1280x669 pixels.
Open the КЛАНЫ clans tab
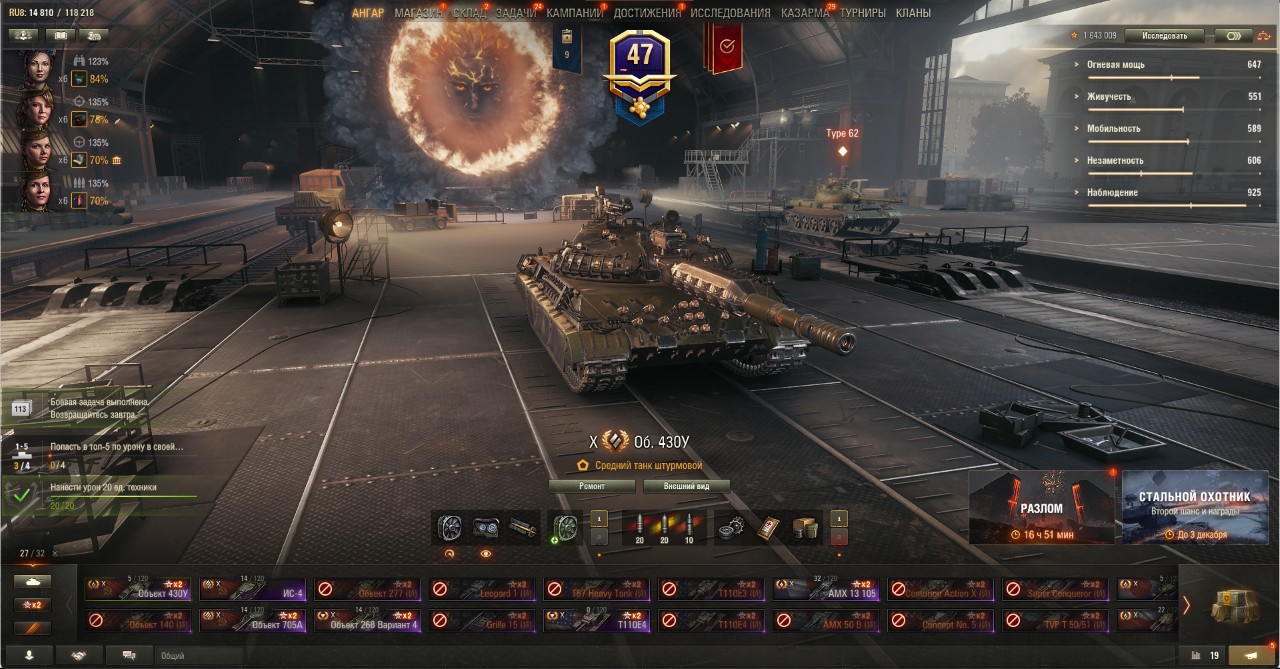[x=913, y=13]
